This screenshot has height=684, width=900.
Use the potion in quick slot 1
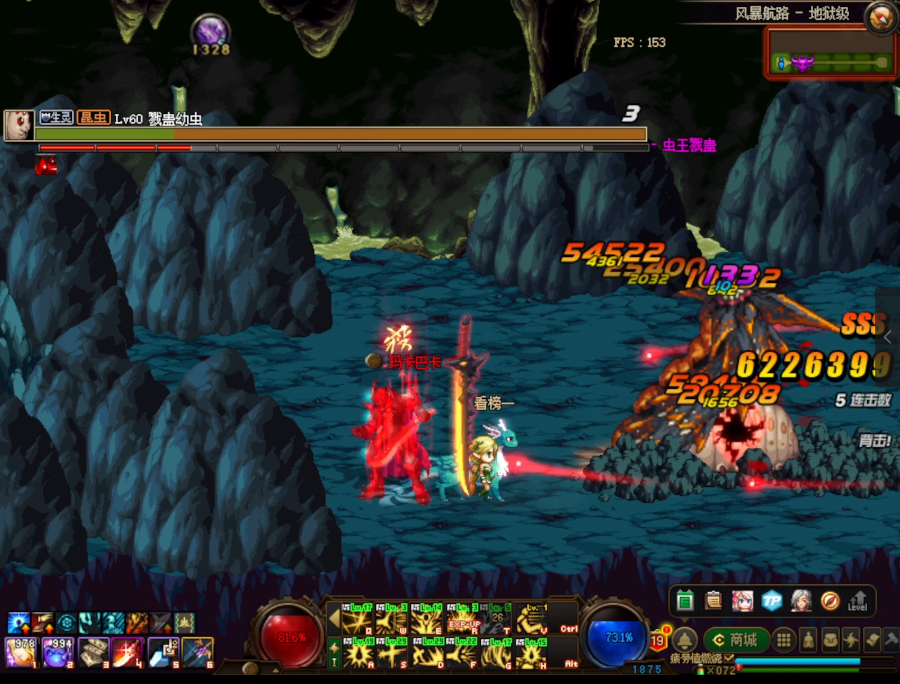pyautogui.click(x=22, y=653)
